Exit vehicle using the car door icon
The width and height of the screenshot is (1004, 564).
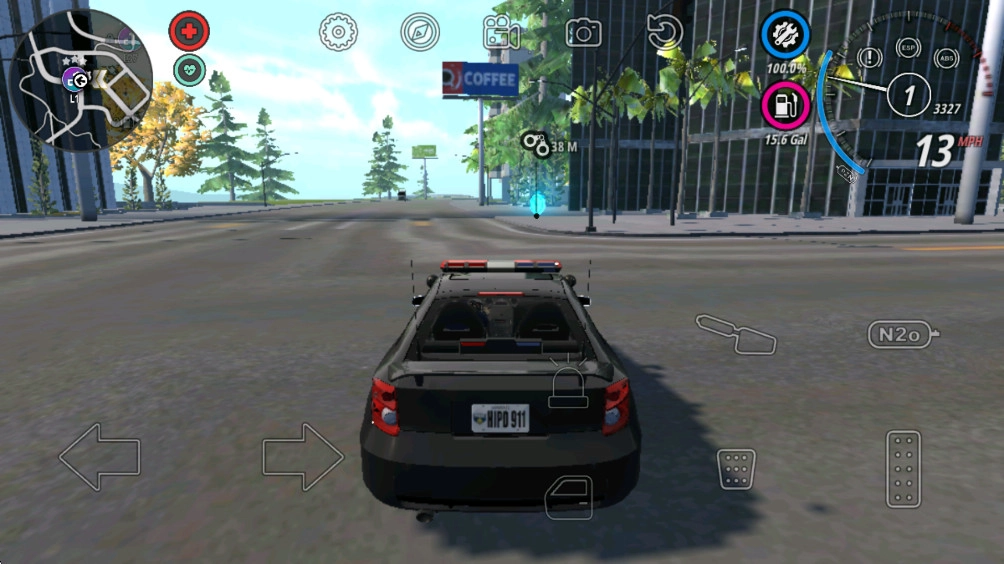tap(568, 497)
